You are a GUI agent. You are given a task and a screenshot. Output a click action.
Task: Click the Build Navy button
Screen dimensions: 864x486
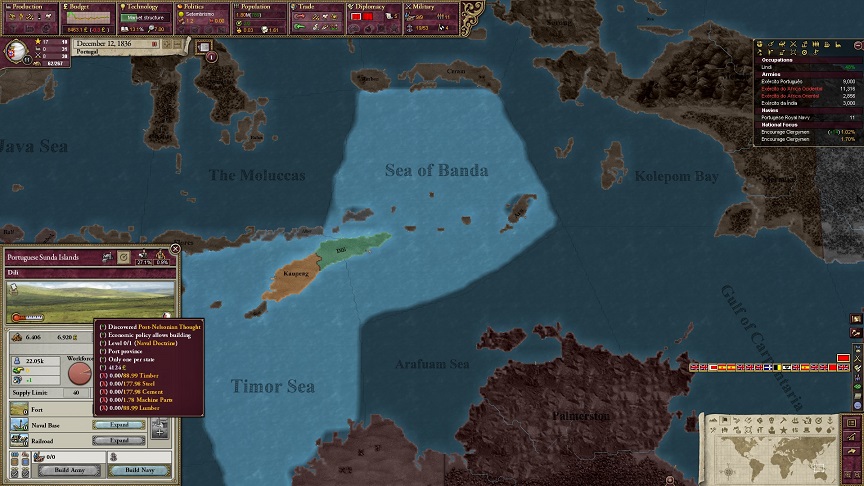coord(139,470)
